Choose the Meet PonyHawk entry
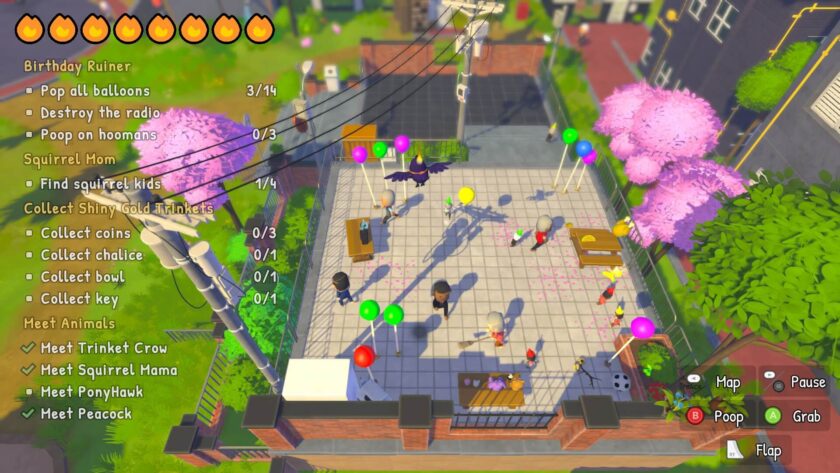 tap(91, 392)
